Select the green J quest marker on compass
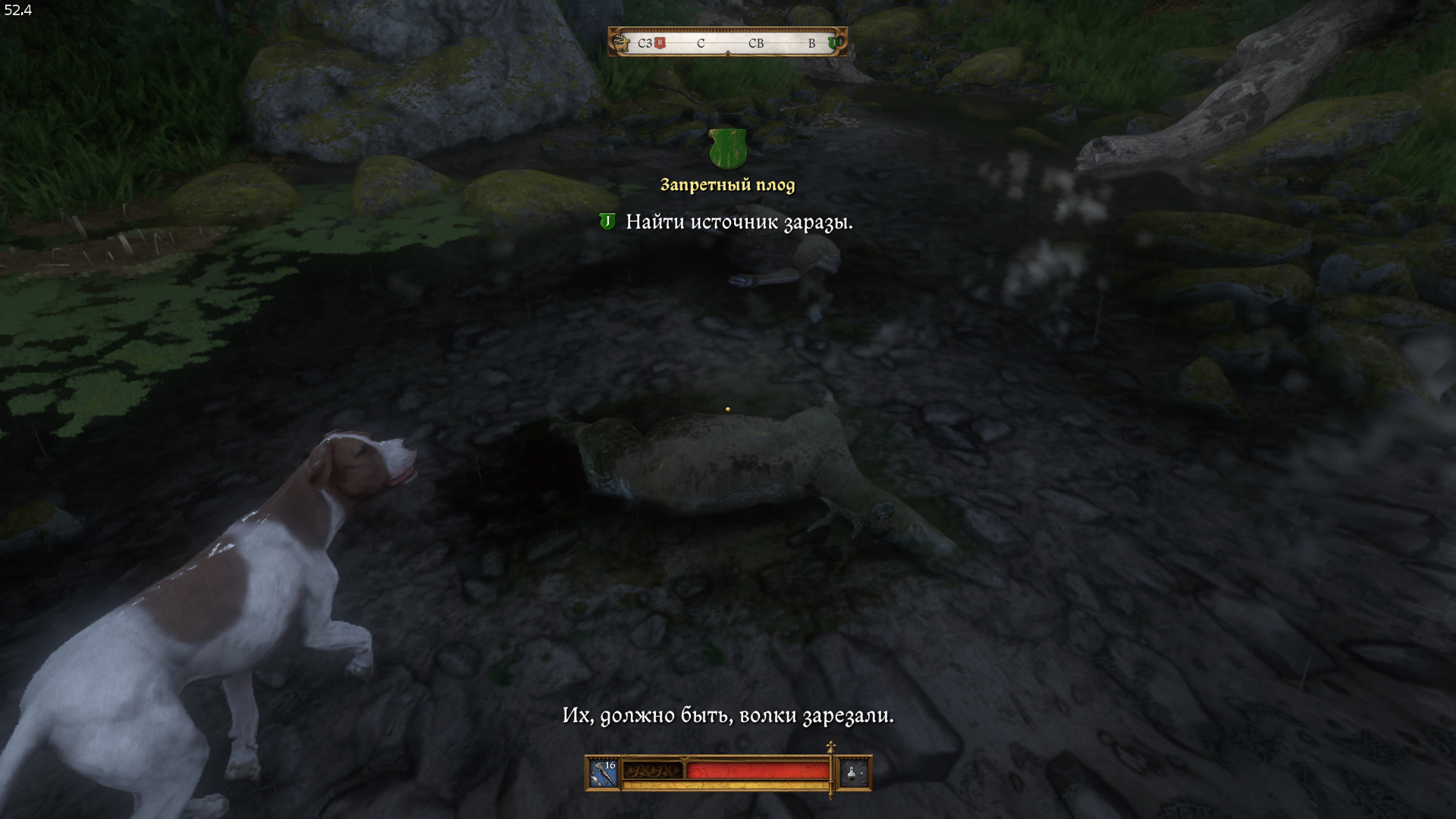This screenshot has width=1456, height=819. pyautogui.click(x=833, y=43)
